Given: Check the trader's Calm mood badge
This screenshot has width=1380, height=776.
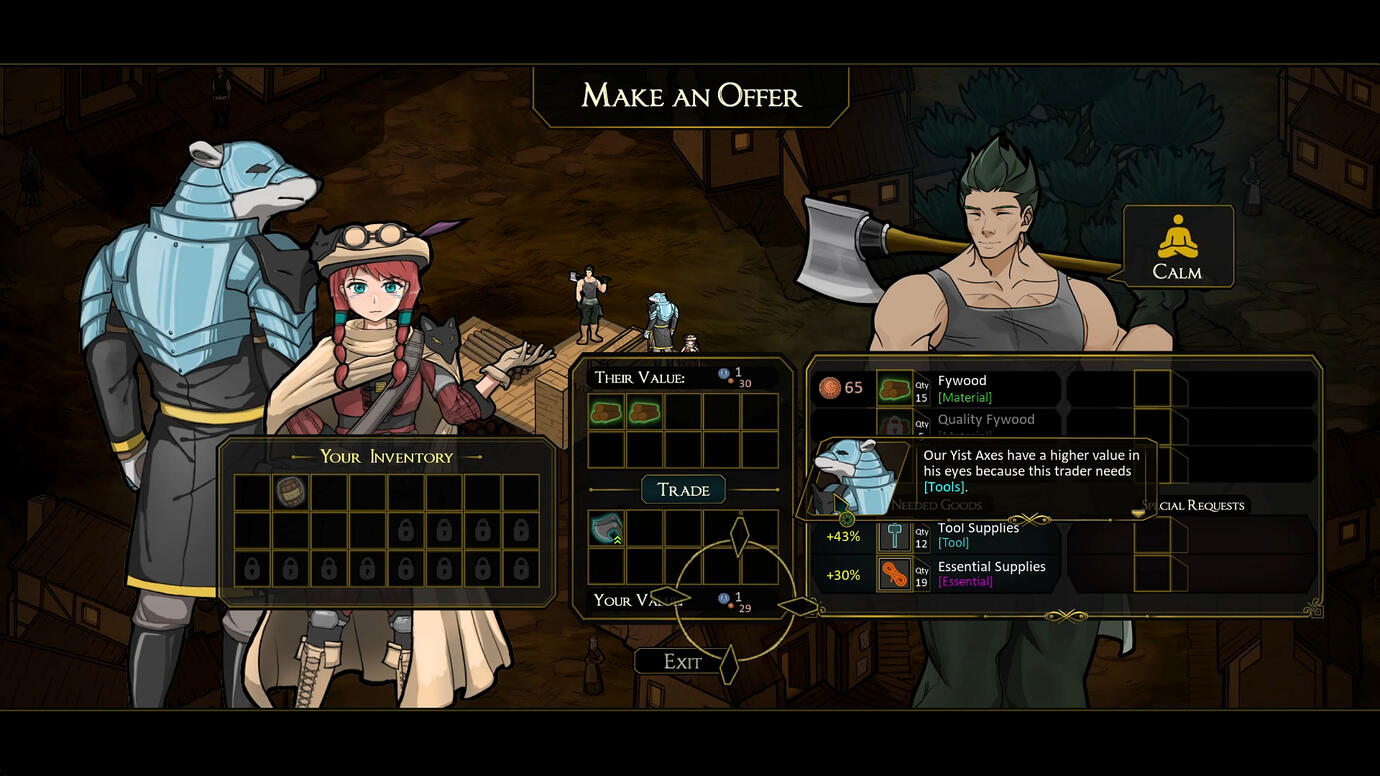Looking at the screenshot, I should pos(1177,246).
